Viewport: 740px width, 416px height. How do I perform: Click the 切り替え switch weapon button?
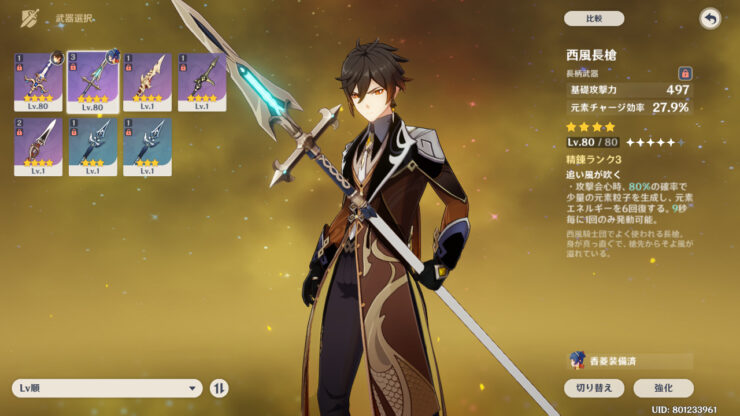coord(594,388)
